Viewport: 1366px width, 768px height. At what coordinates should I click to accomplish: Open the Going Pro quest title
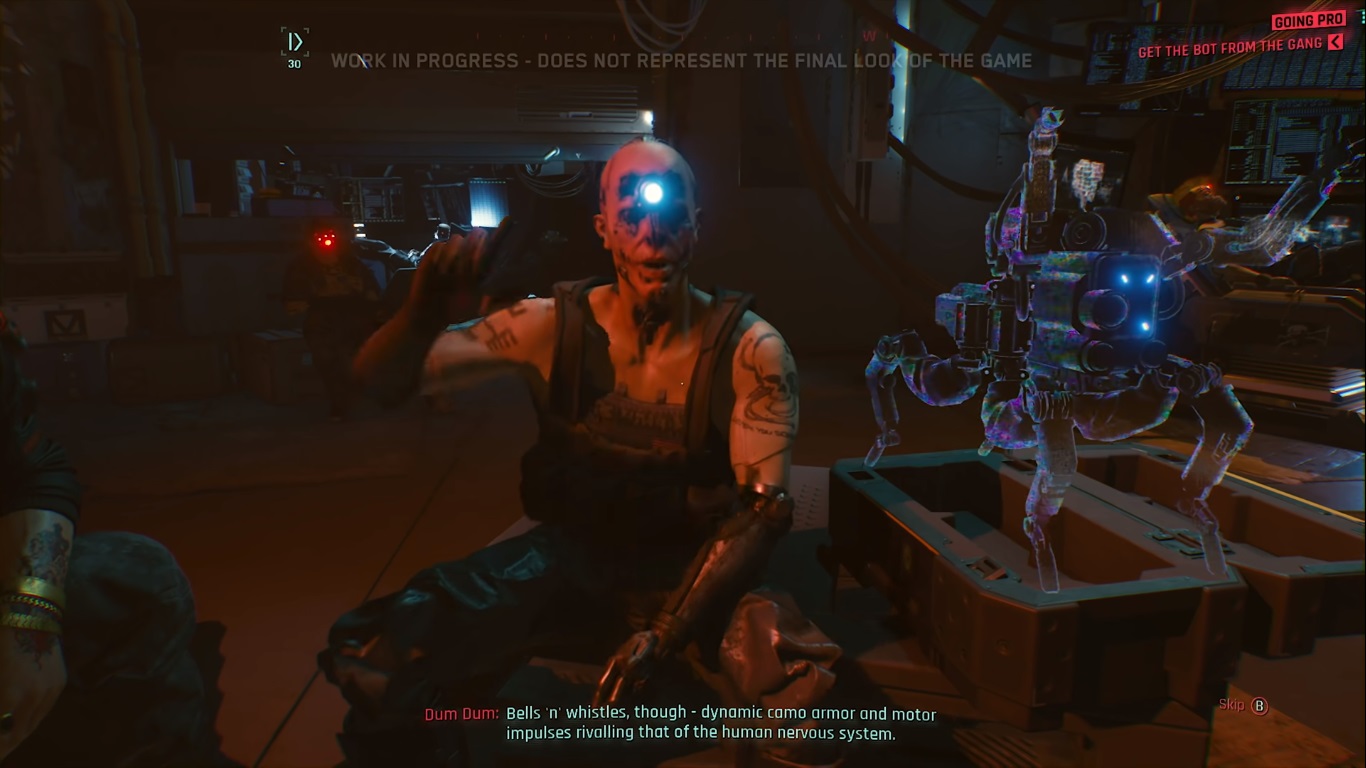pos(1308,21)
